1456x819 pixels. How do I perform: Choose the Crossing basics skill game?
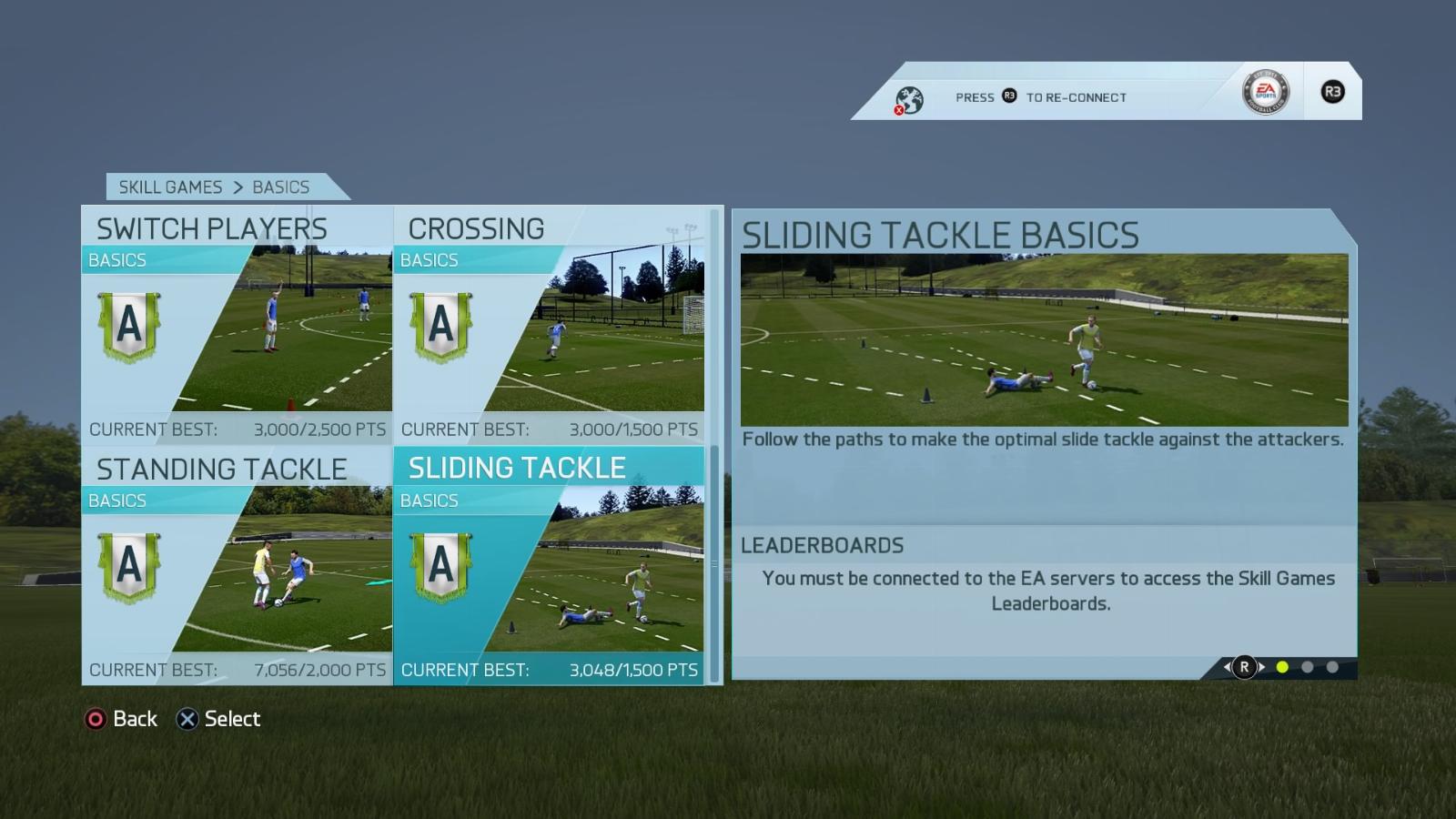pos(549,323)
